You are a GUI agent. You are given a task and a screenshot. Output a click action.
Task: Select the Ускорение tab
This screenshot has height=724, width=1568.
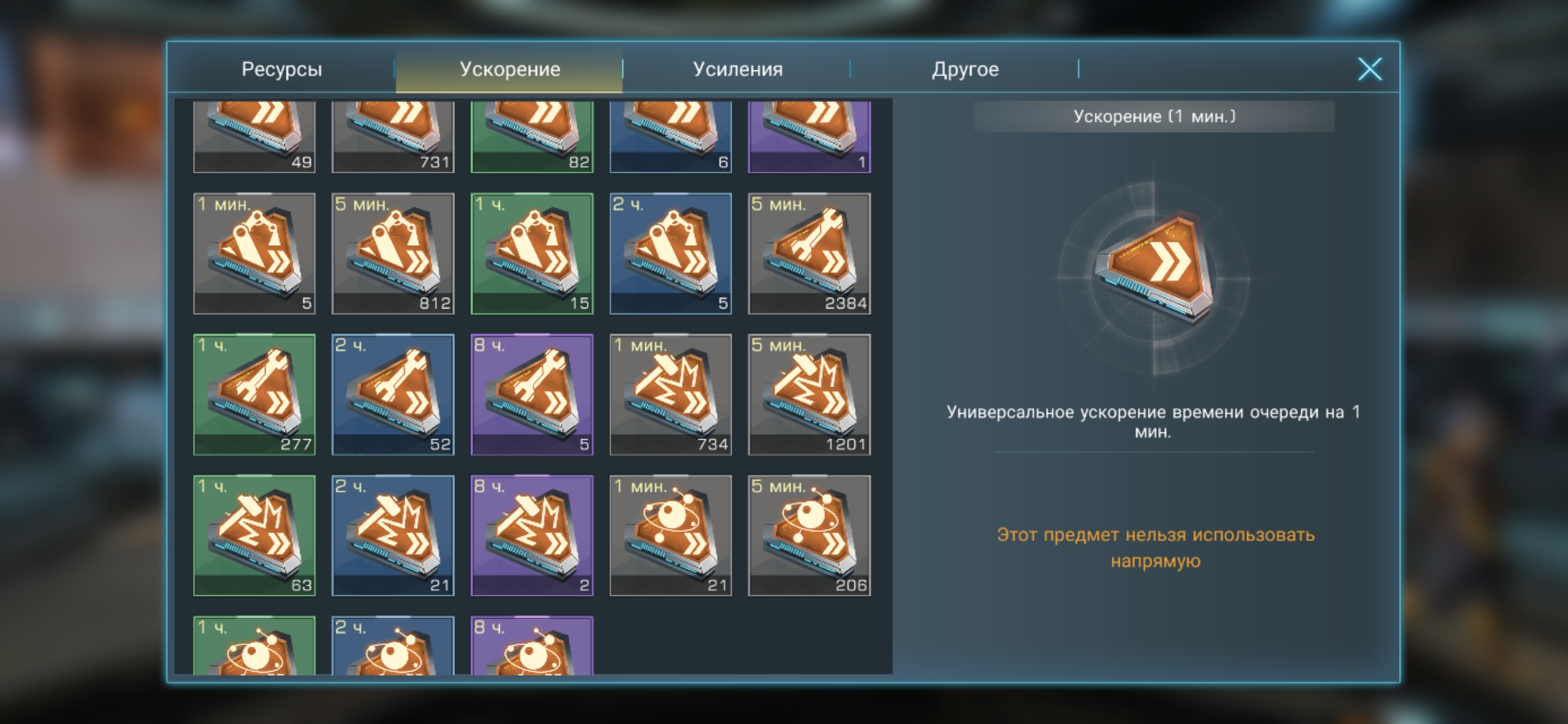[509, 69]
